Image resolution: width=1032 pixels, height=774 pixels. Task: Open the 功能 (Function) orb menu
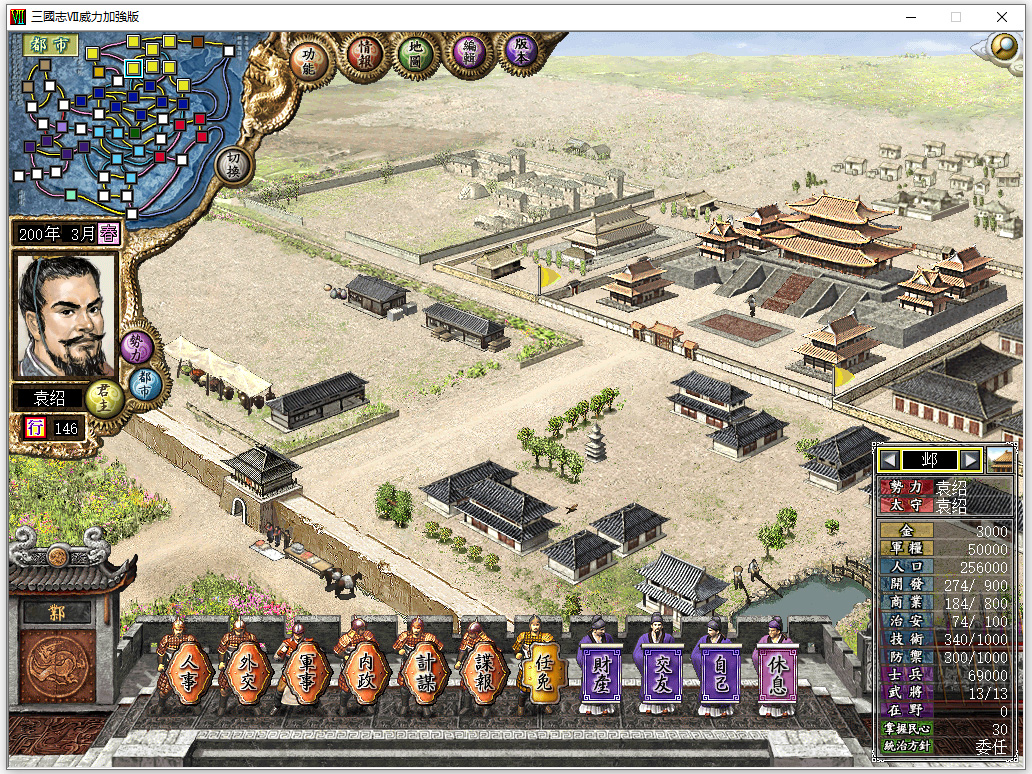point(309,58)
